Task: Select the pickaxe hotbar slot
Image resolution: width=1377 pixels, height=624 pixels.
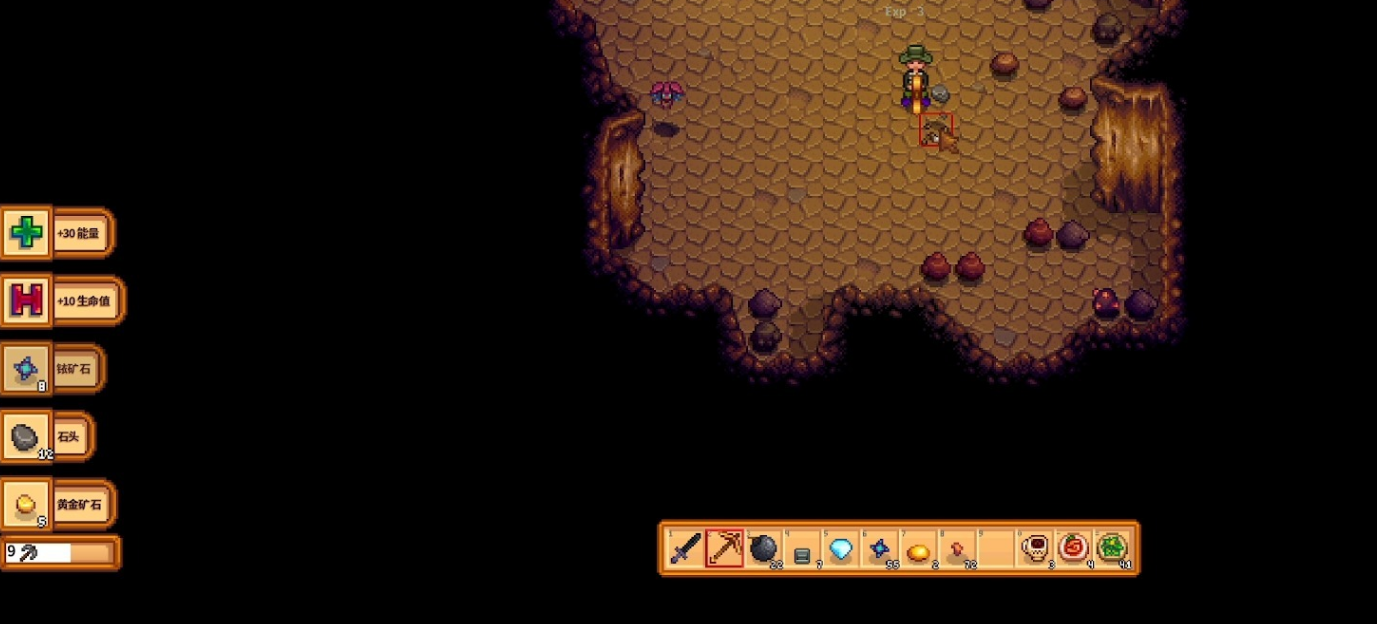Action: click(x=725, y=548)
